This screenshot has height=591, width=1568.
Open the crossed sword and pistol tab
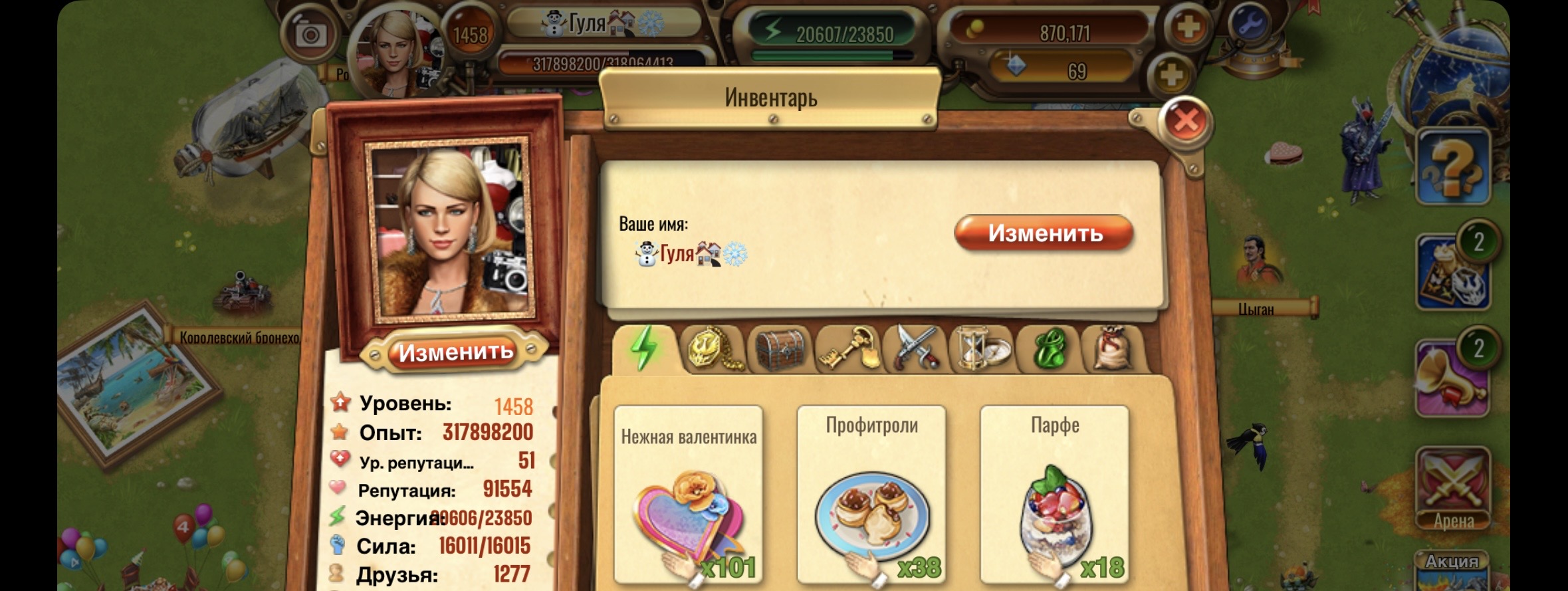point(915,349)
